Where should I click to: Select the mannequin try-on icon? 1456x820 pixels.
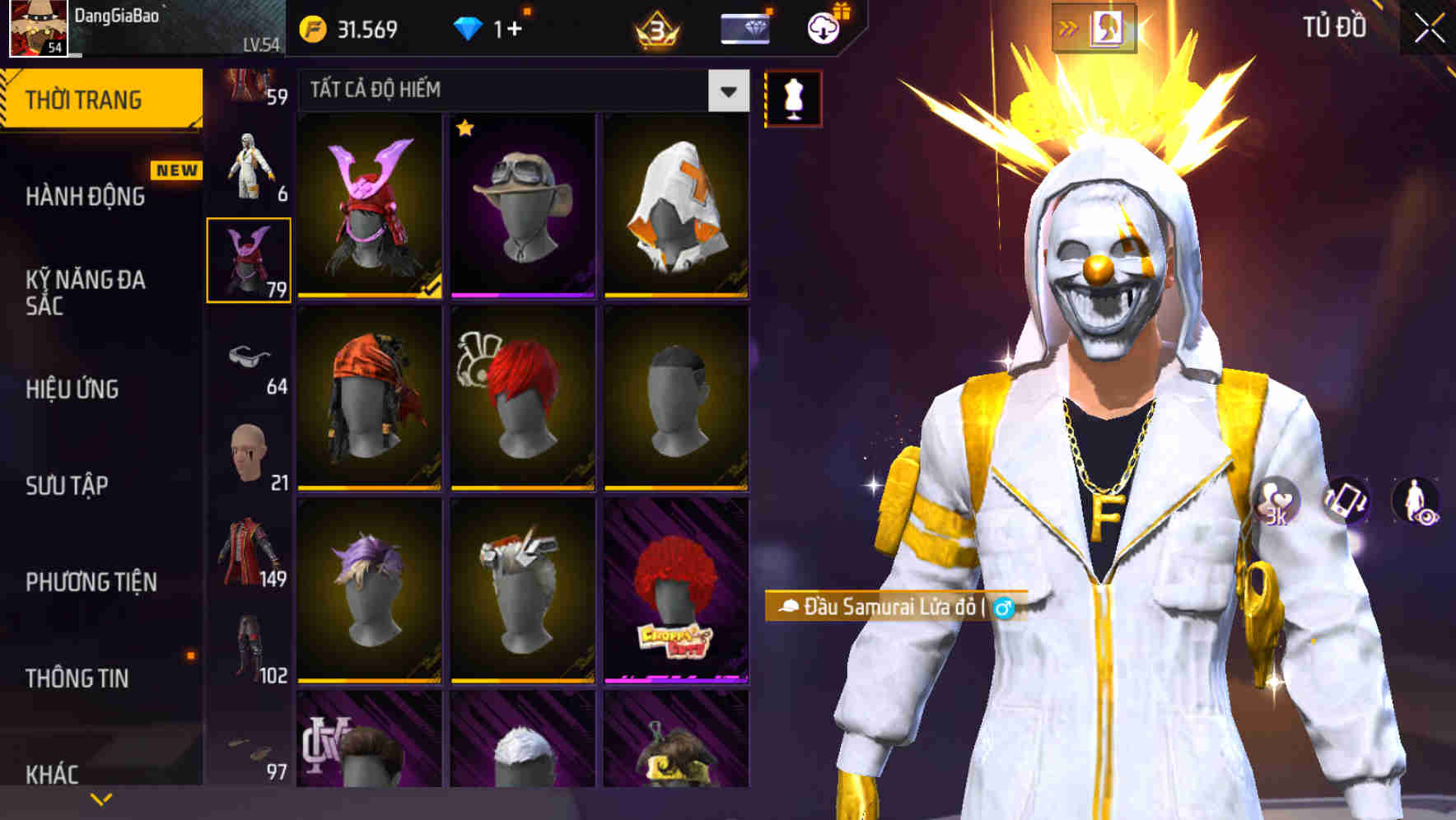[x=793, y=96]
